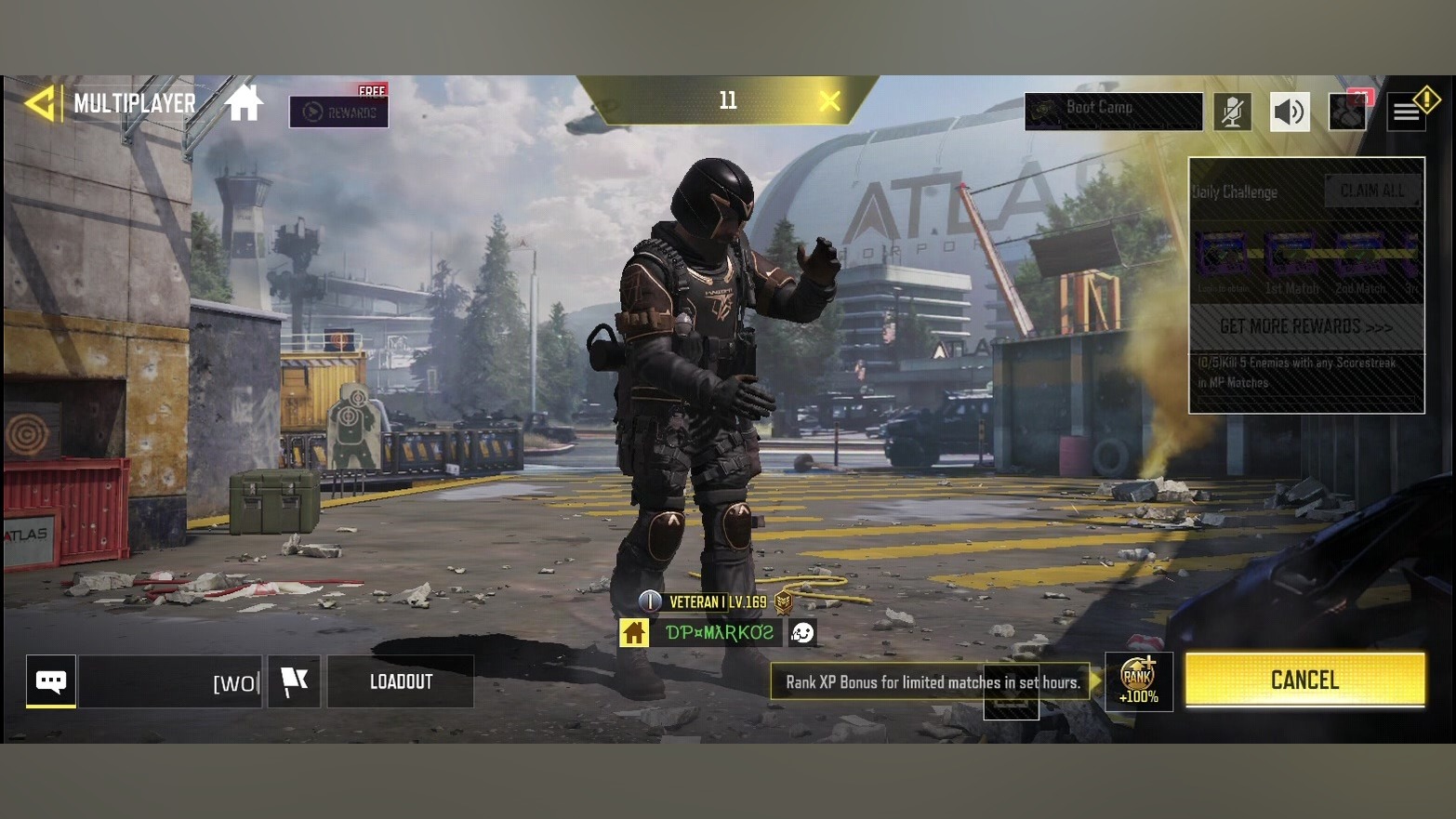Image resolution: width=1456 pixels, height=819 pixels.
Task: Click the yellow house icon by the name
Action: pyautogui.click(x=634, y=633)
